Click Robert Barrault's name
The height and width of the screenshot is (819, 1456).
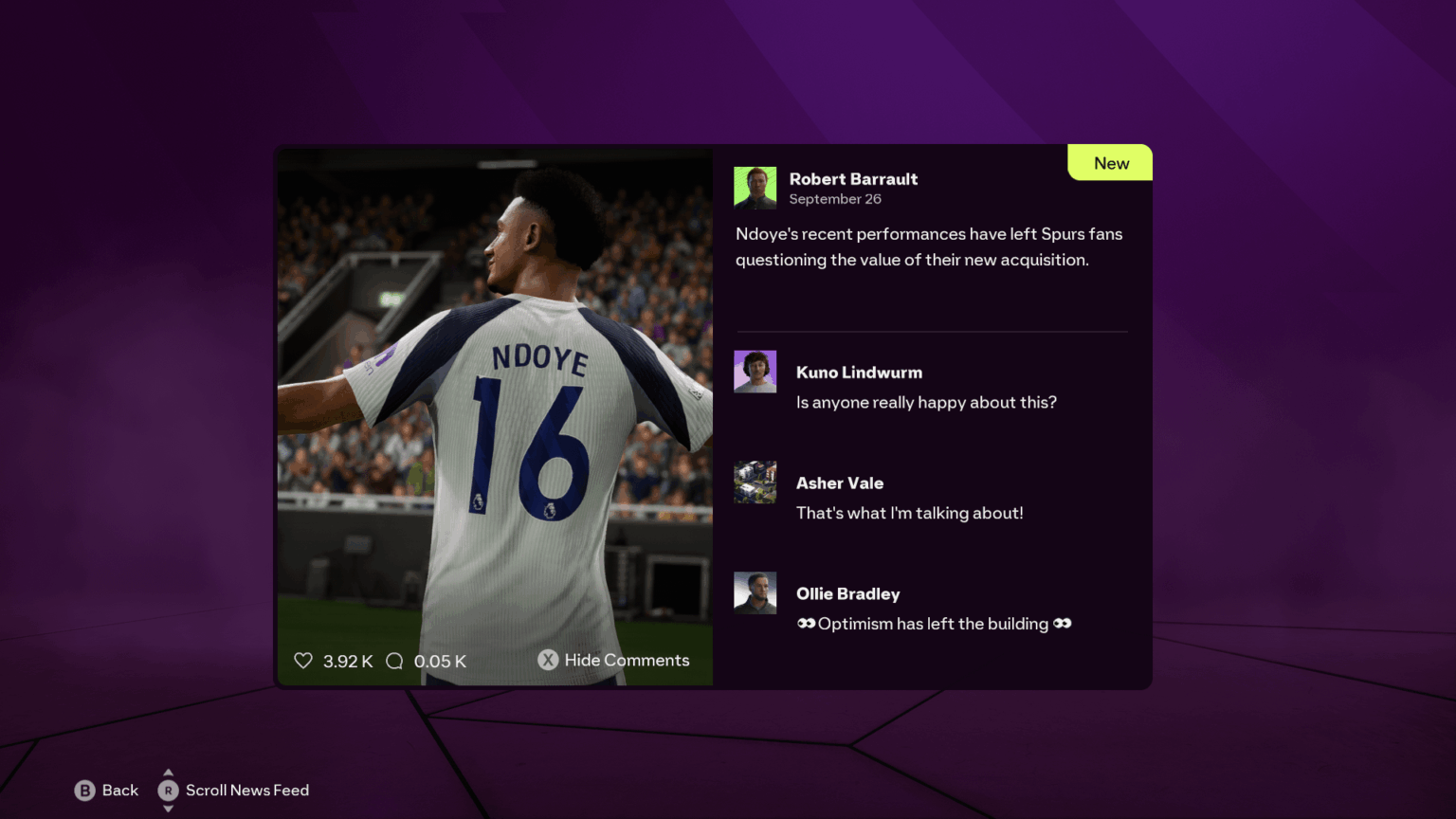[x=853, y=178]
